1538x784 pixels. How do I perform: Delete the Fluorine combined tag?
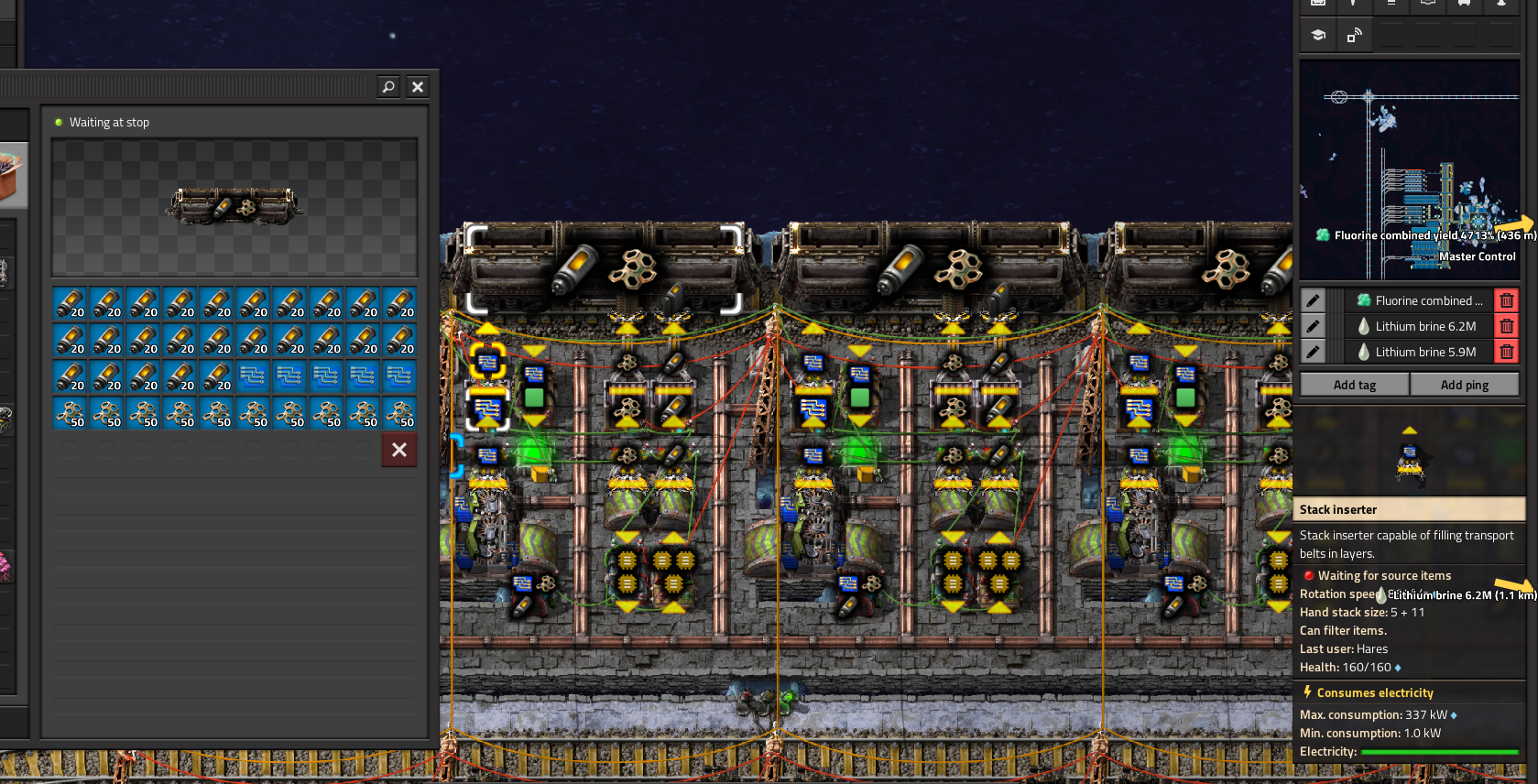pos(1506,300)
